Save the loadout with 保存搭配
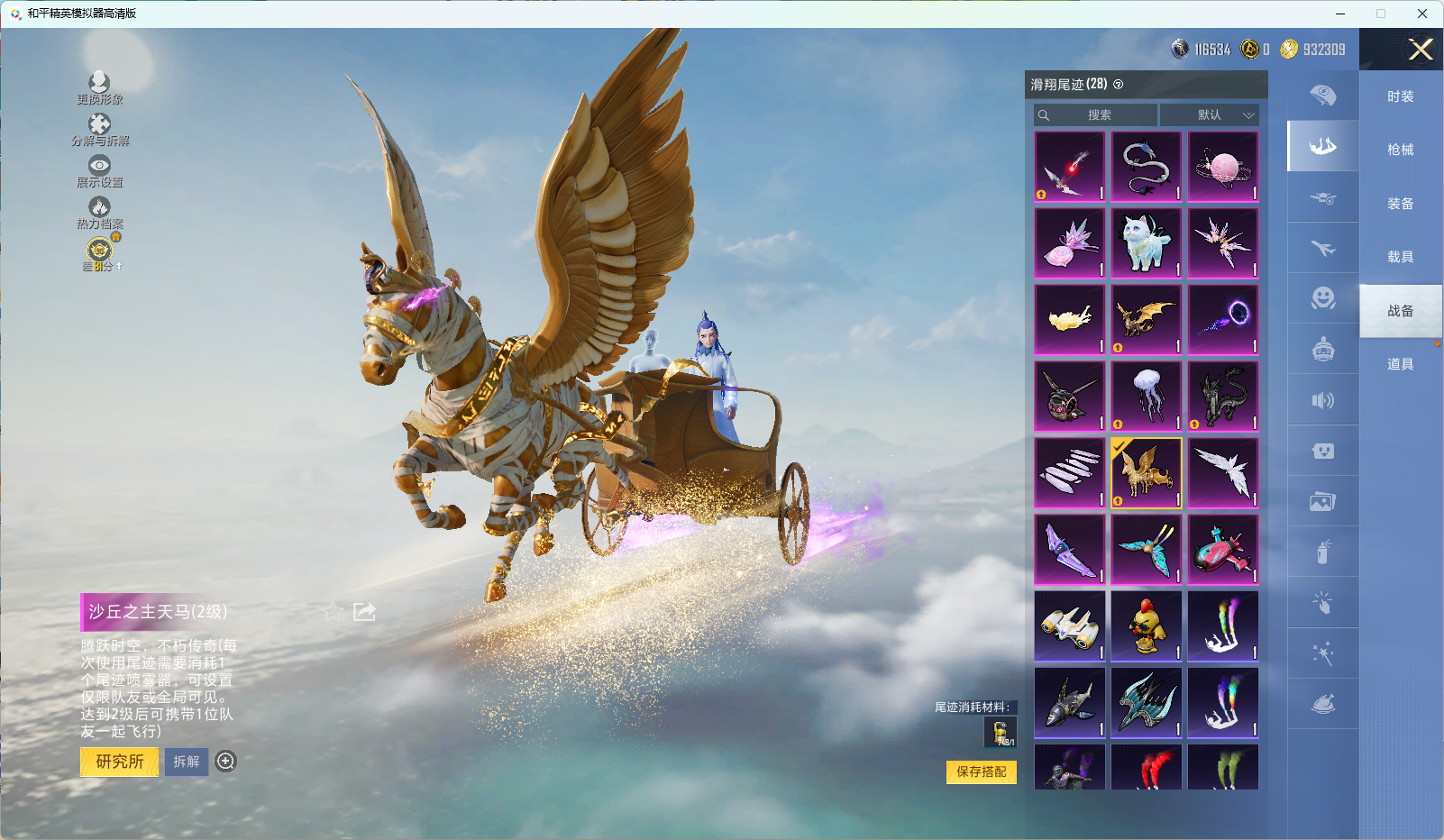Screen dimensions: 1444x840 [x=981, y=772]
